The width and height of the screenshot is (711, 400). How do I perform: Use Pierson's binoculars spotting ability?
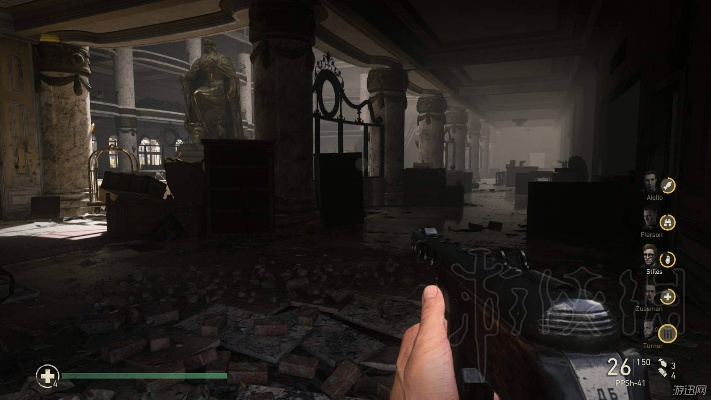tap(668, 222)
